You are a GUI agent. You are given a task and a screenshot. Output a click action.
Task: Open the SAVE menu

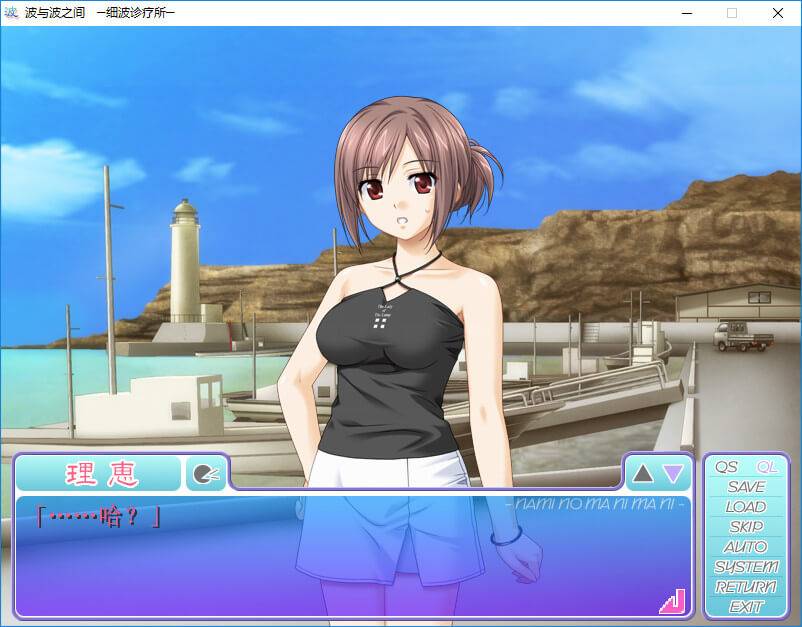[746, 487]
